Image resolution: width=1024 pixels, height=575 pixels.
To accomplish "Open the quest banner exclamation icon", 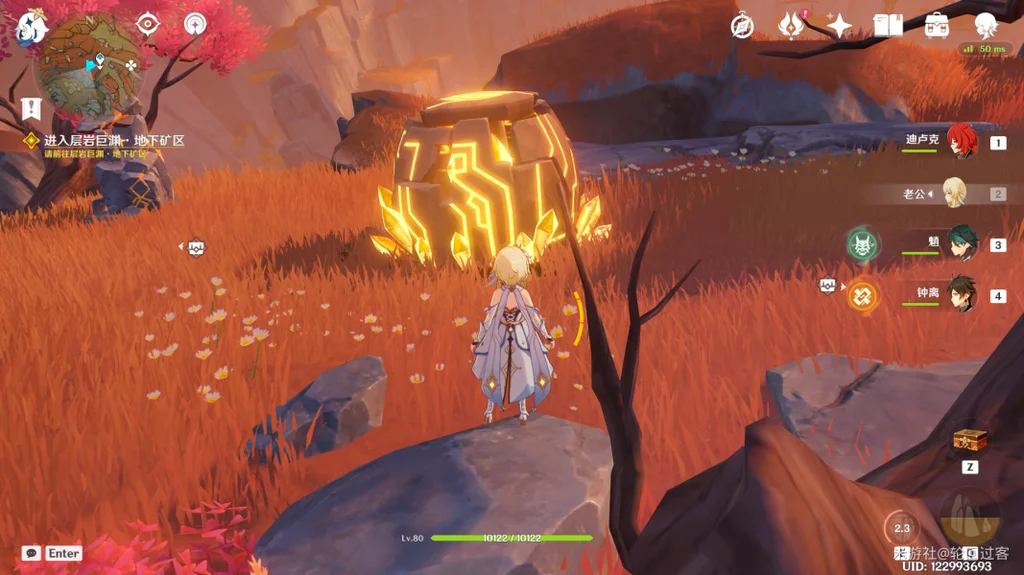I will tap(30, 107).
